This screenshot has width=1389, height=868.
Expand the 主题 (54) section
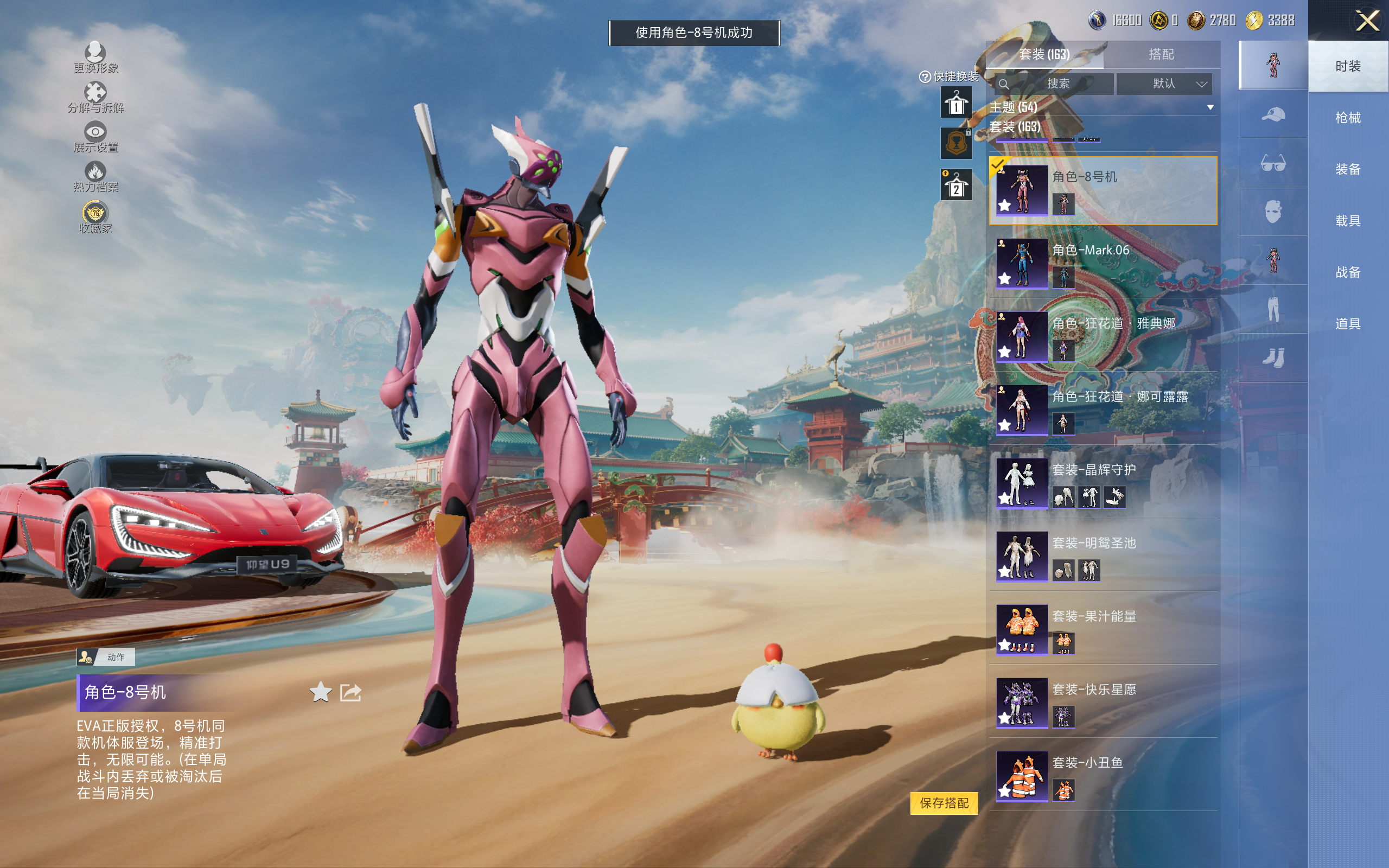click(1101, 107)
